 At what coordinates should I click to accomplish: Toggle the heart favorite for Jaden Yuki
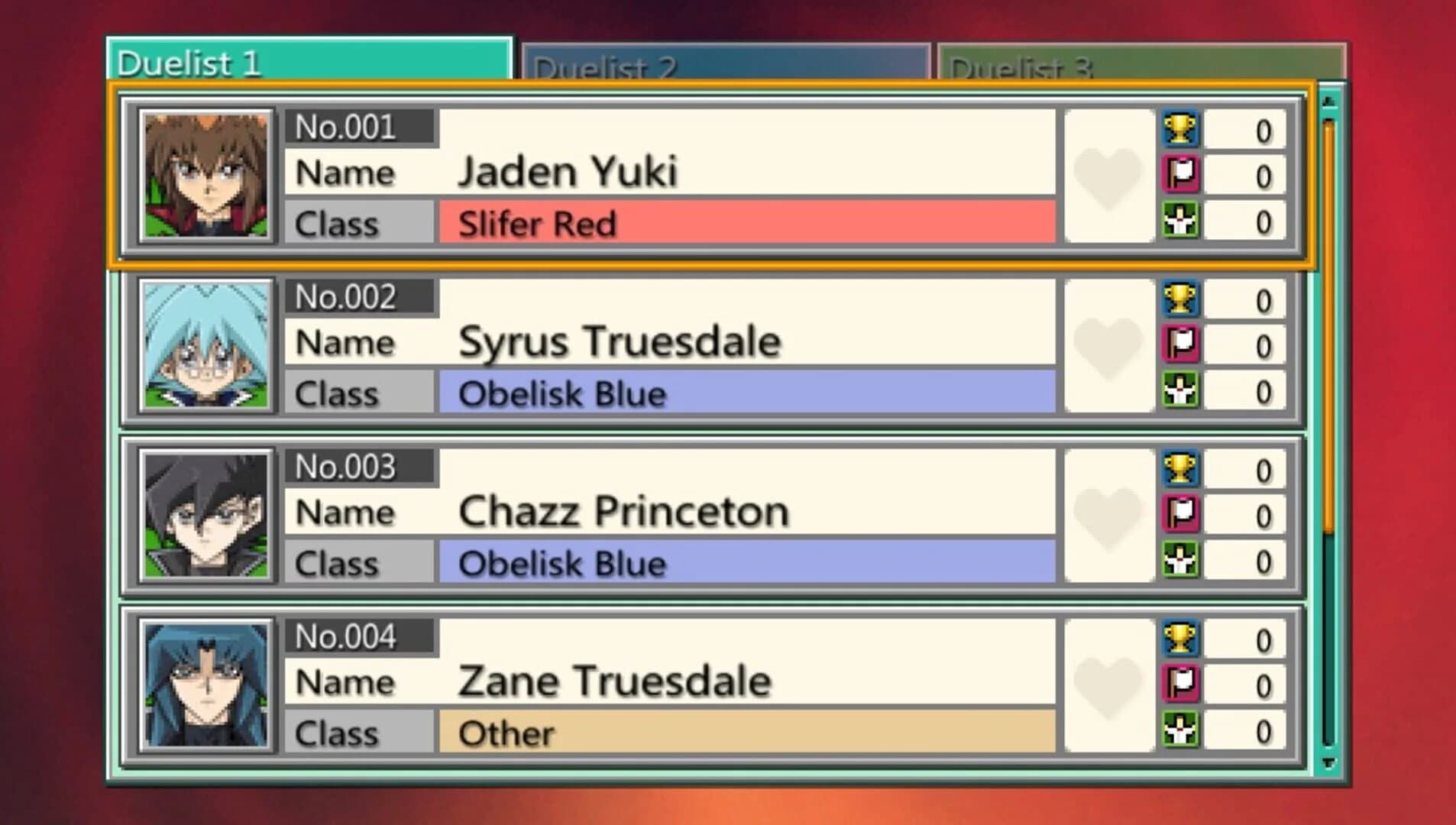[x=1107, y=174]
